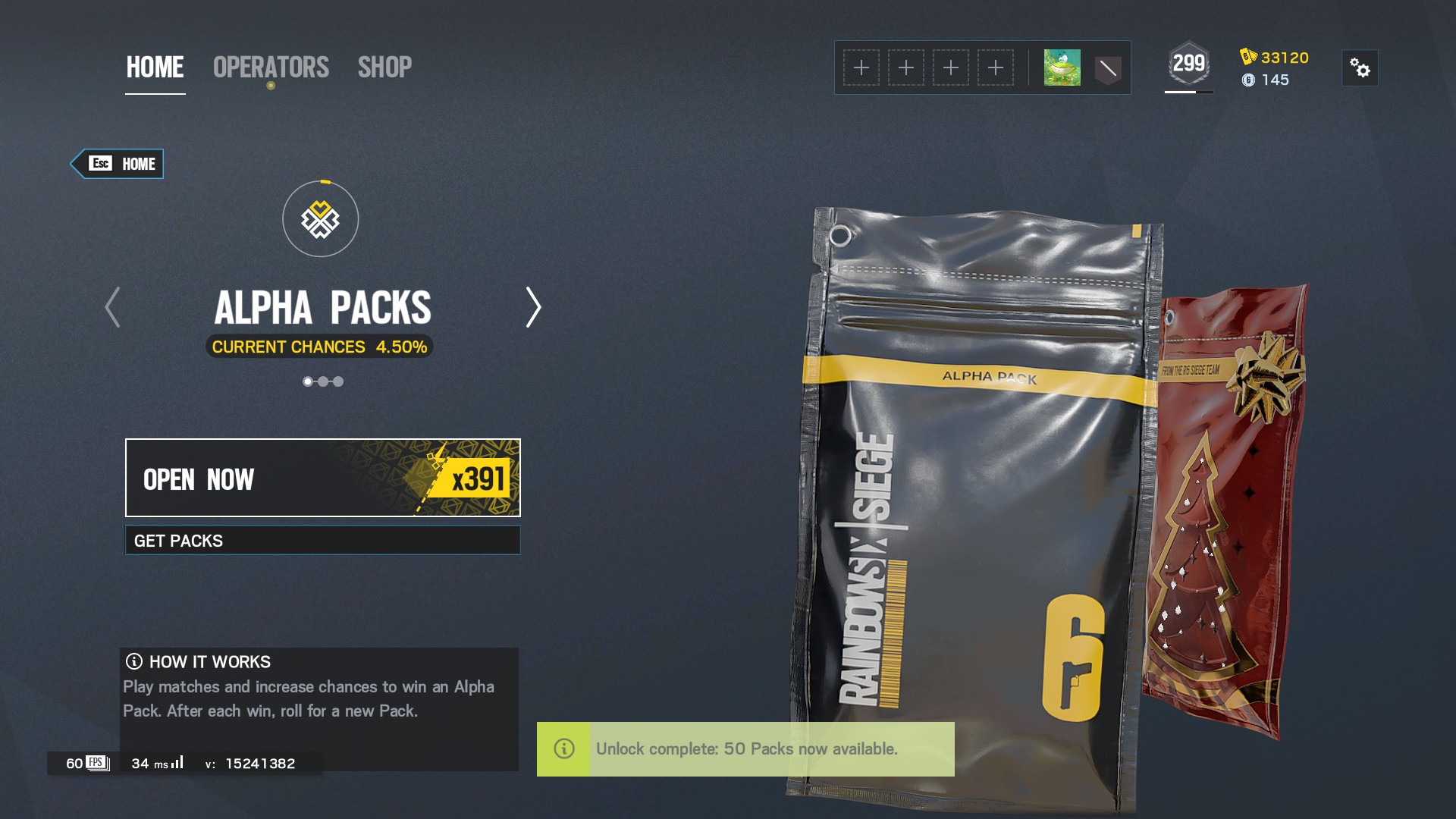Select the frog profile avatar in the top bar
The image size is (1456, 819).
[1062, 67]
